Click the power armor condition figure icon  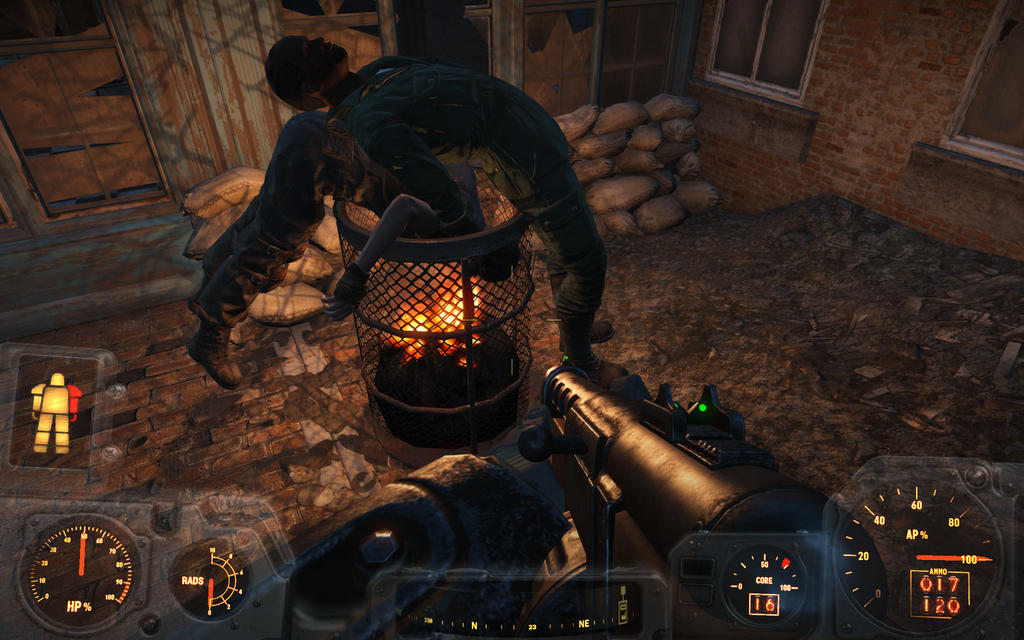point(55,412)
